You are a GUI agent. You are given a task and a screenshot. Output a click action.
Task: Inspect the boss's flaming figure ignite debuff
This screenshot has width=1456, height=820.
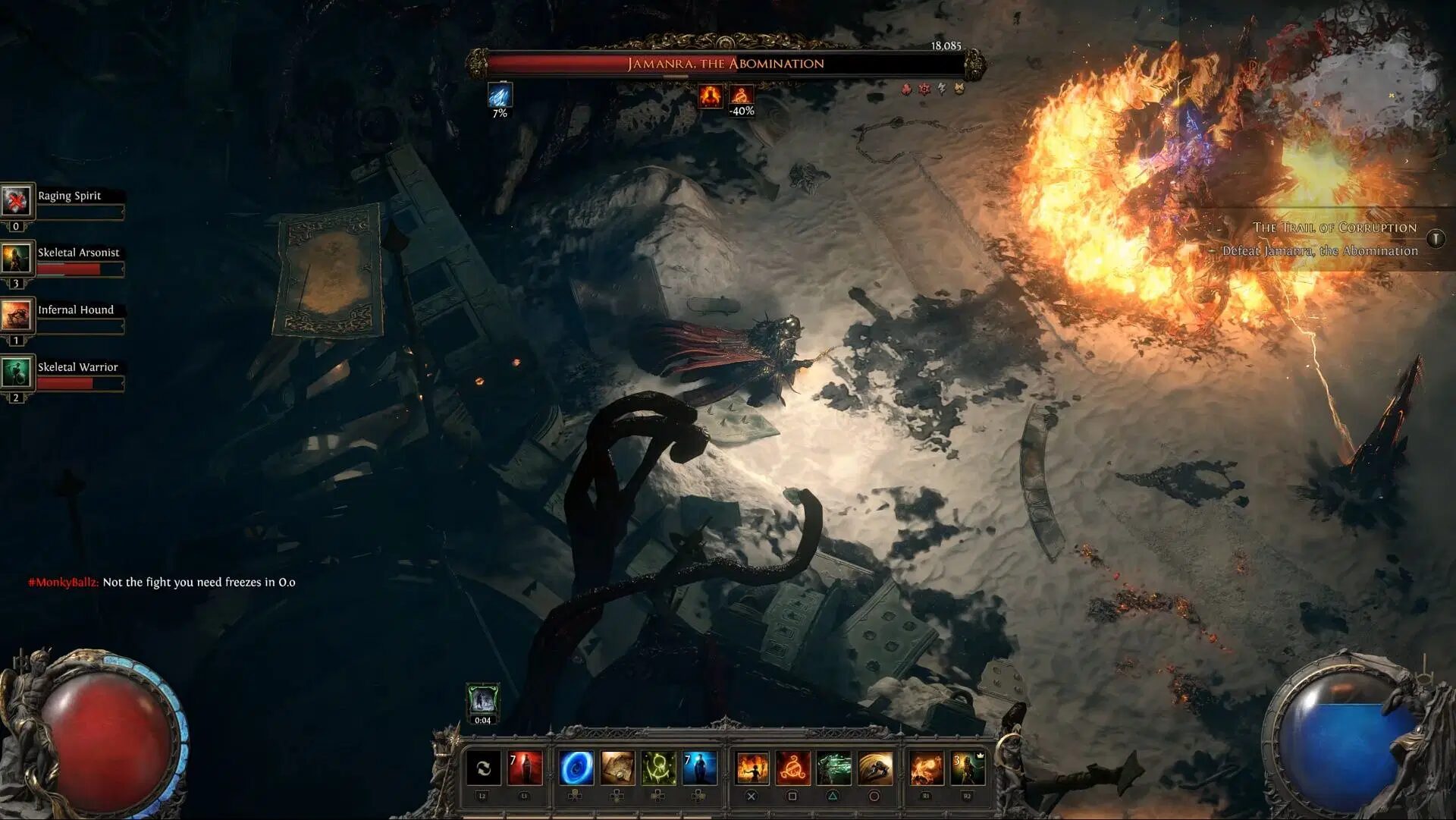click(711, 96)
